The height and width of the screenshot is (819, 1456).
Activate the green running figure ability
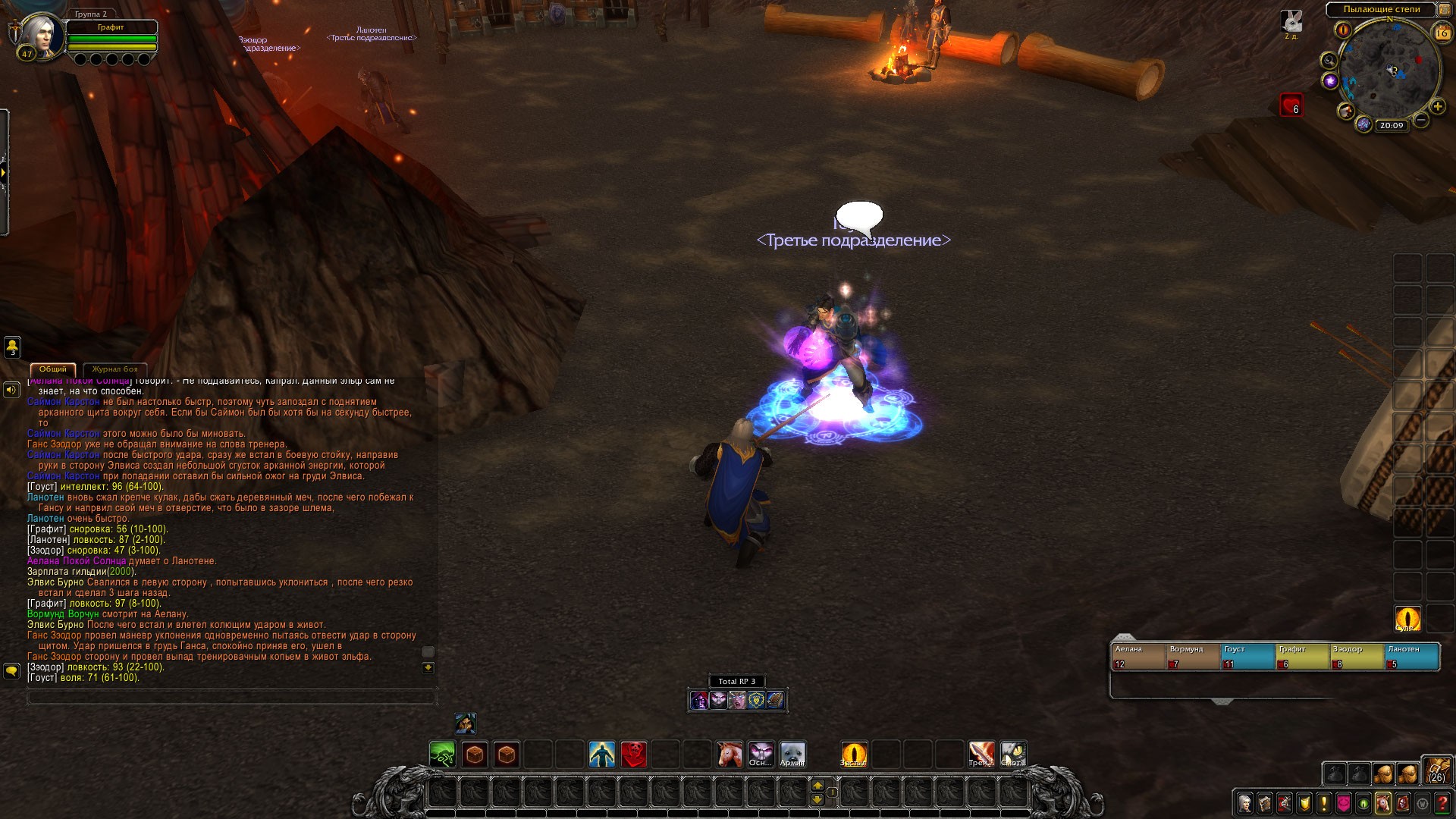[442, 755]
